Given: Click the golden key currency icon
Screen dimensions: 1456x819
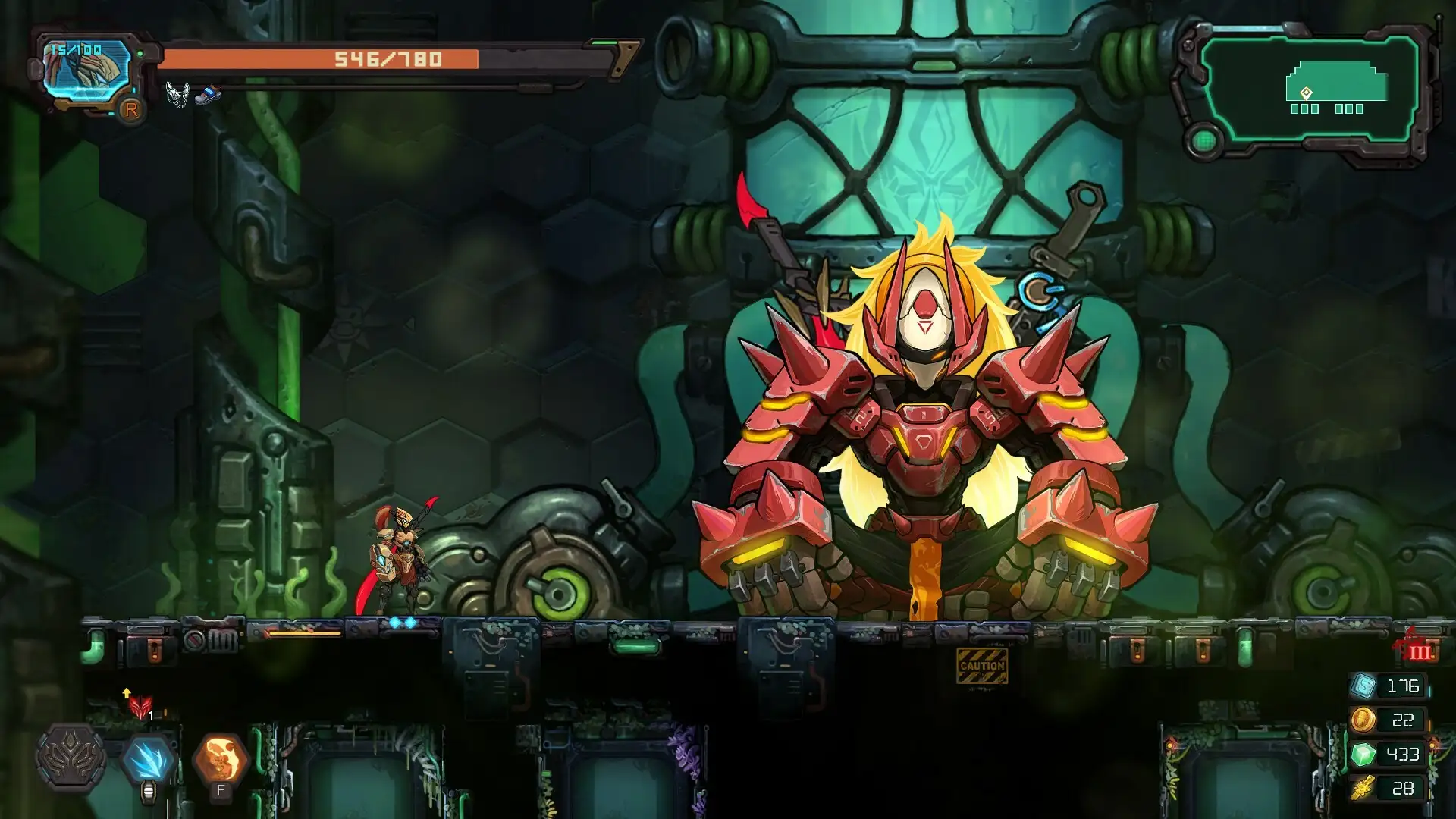Looking at the screenshot, I should tap(1363, 788).
